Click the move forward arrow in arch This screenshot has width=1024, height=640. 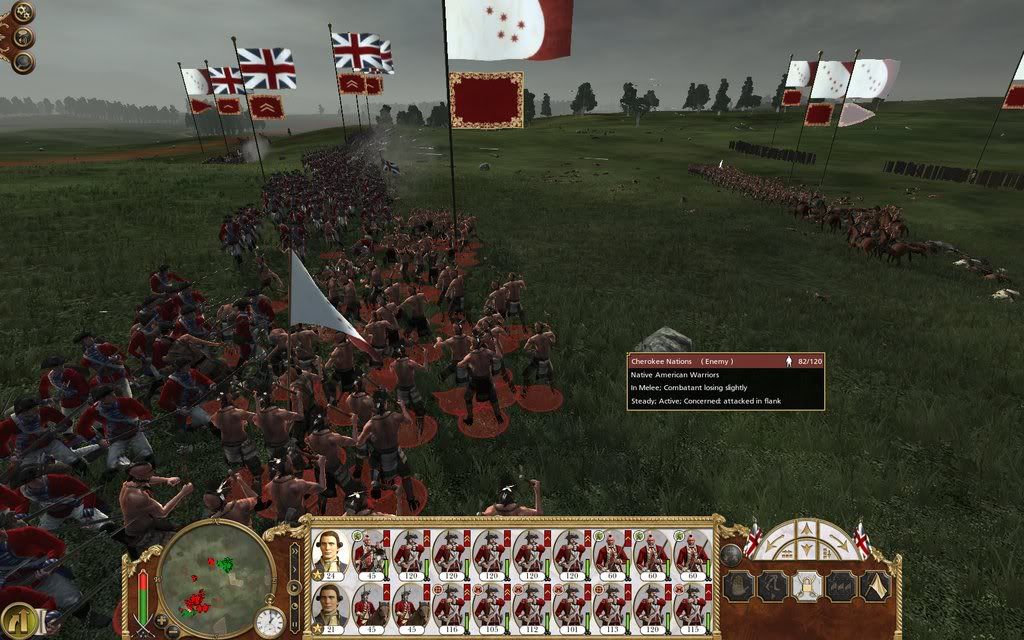point(806,530)
